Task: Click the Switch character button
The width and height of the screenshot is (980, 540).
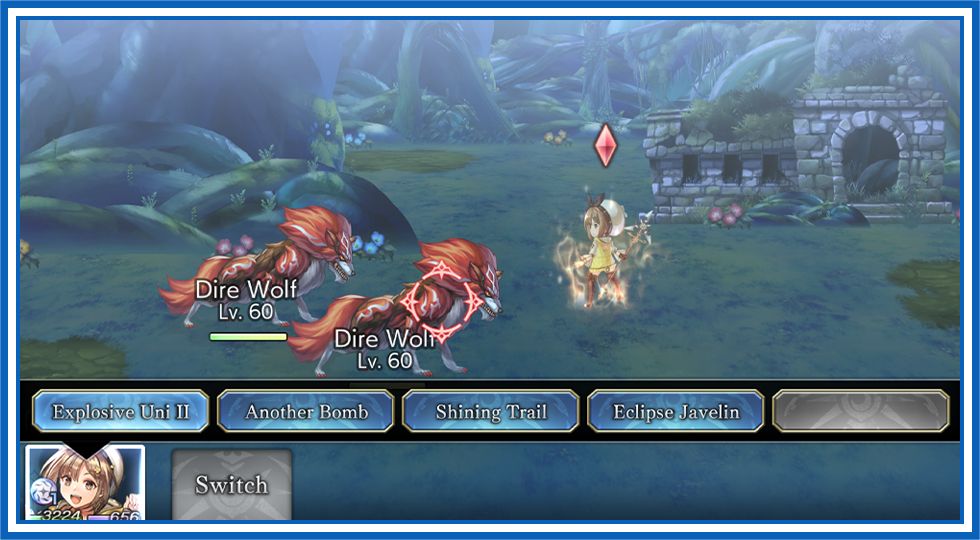Action: (231, 485)
